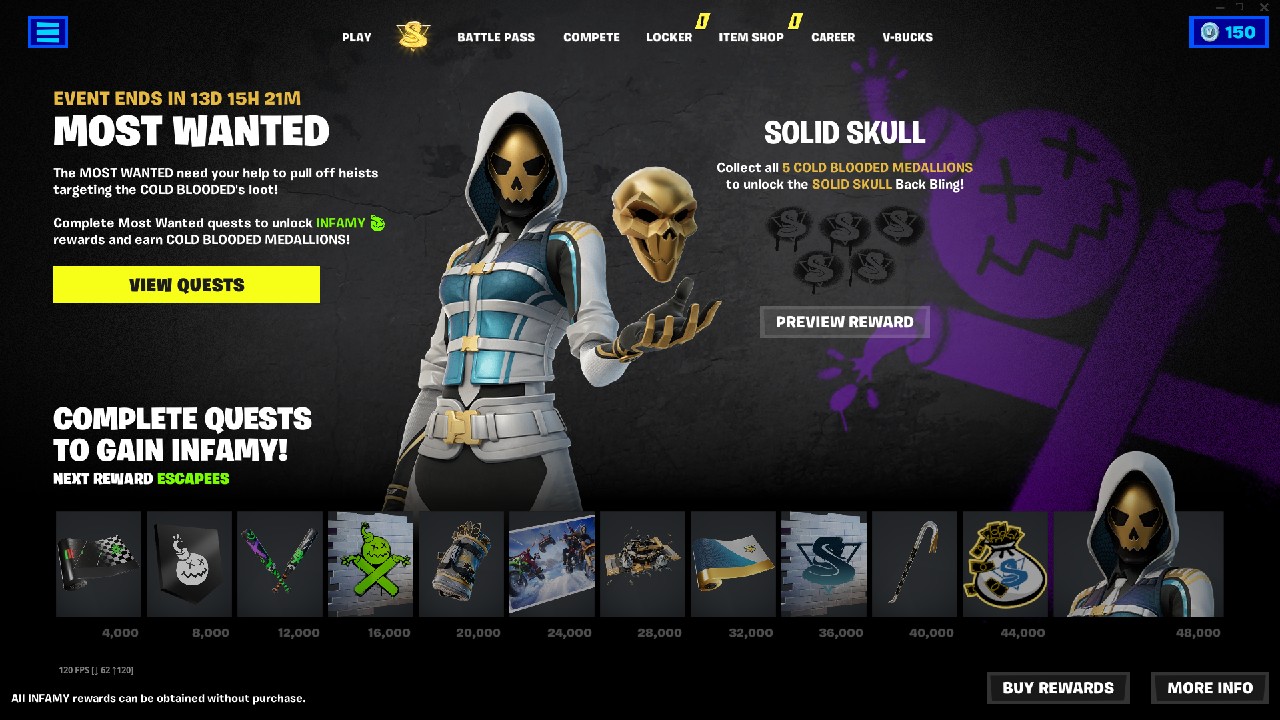Select the 48,000 Infamy skin reward
The width and height of the screenshot is (1280, 720).
coord(1138,565)
